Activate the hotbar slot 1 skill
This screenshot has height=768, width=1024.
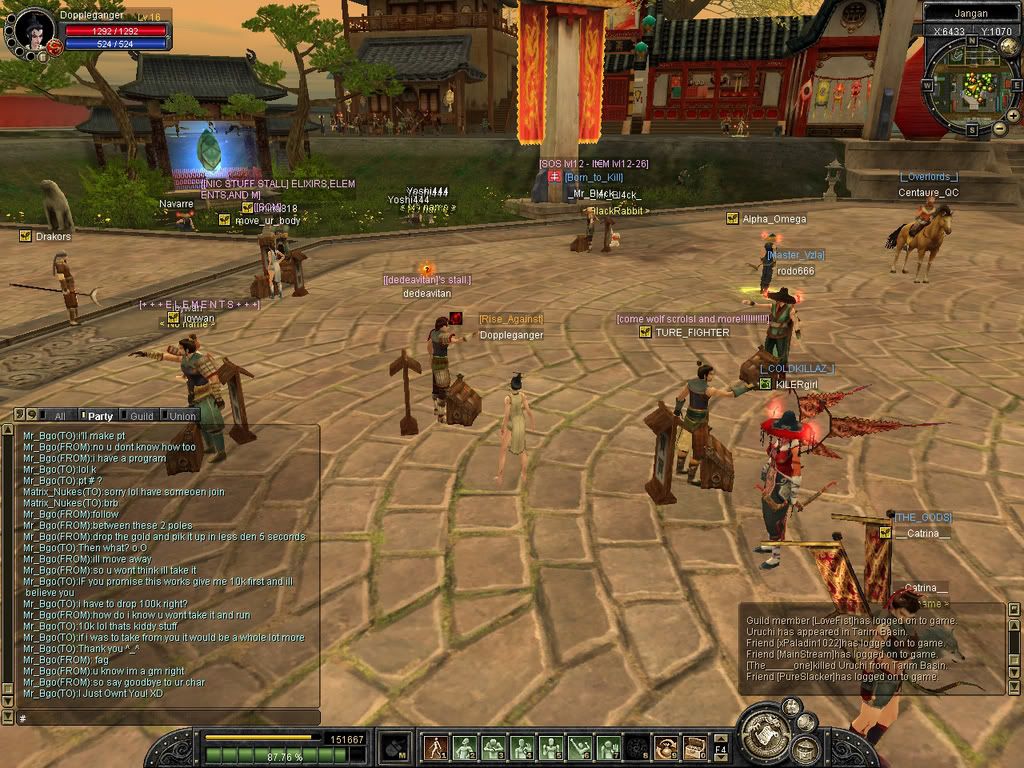point(435,747)
